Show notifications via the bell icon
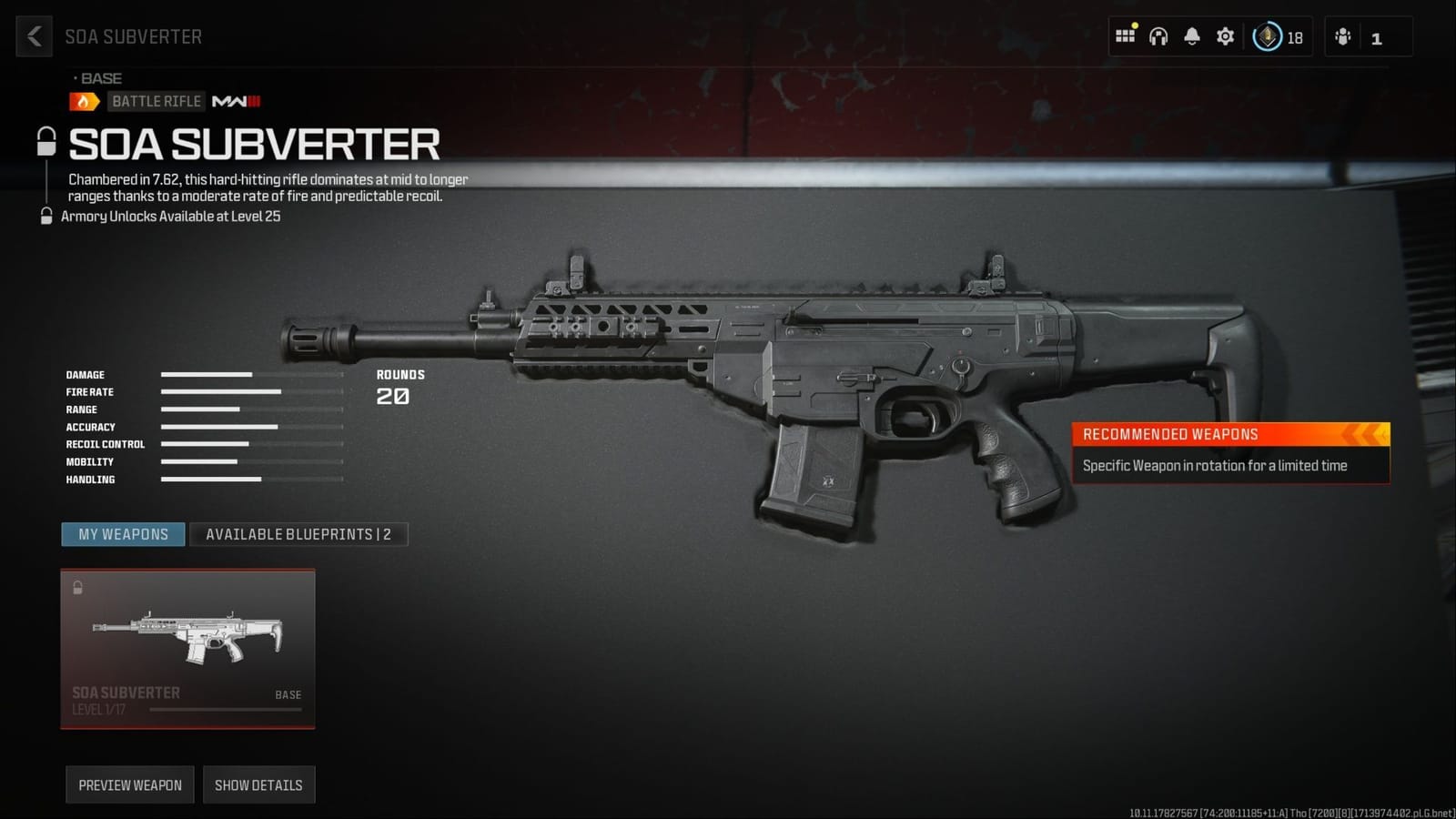This screenshot has height=819, width=1456. pos(1192,36)
